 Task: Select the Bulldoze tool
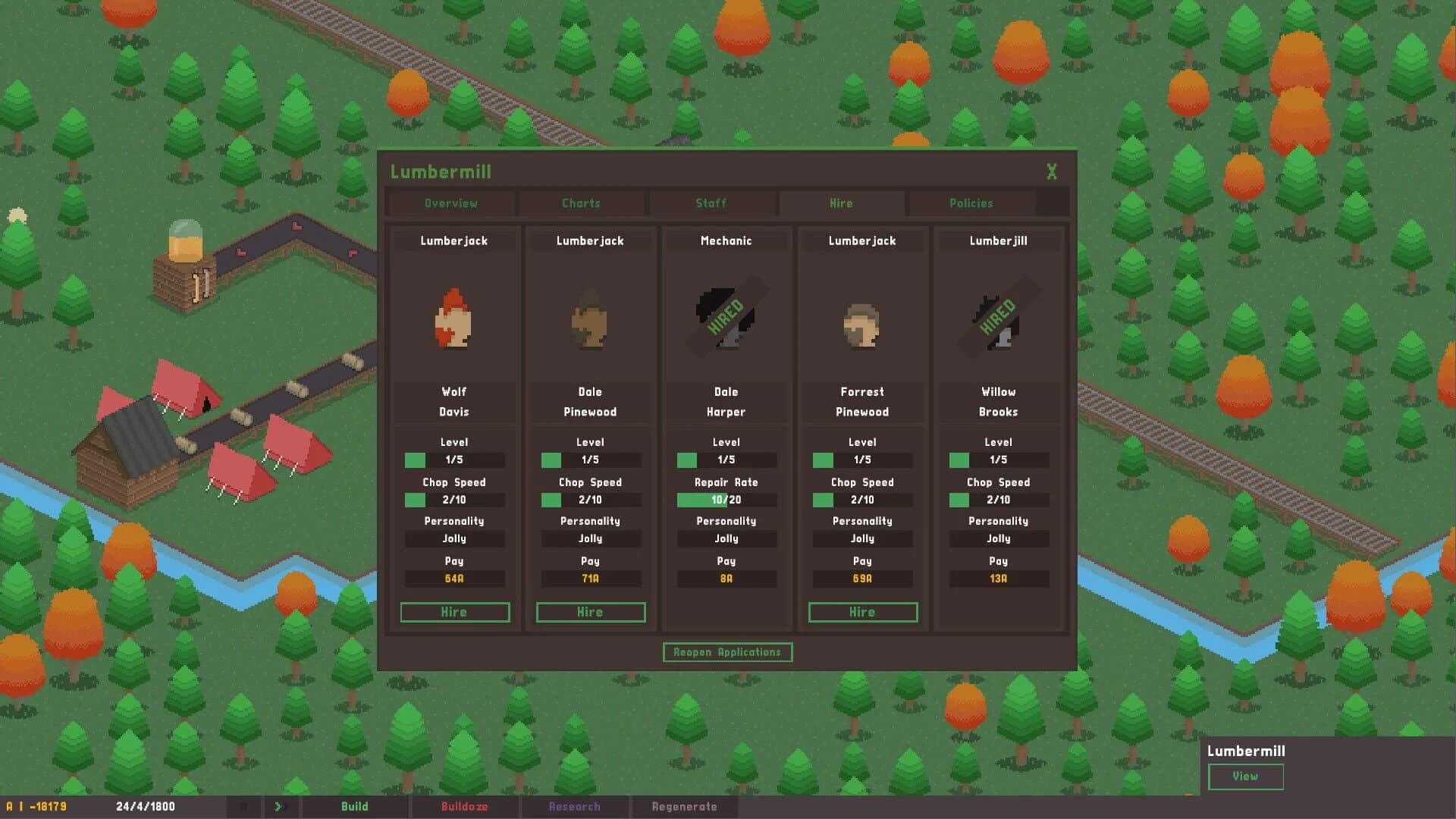click(x=465, y=806)
